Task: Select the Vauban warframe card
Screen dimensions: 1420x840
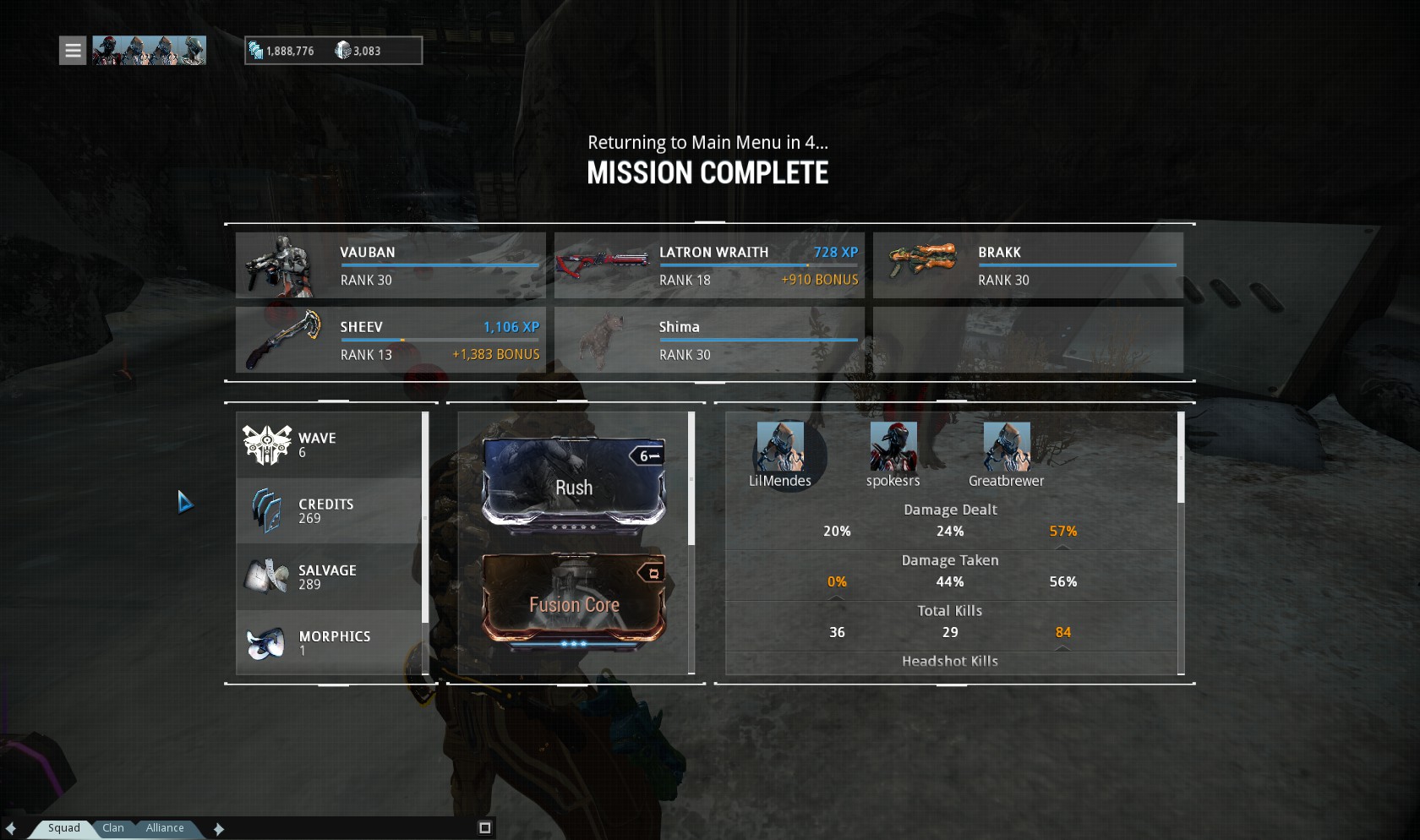Action: point(390,265)
